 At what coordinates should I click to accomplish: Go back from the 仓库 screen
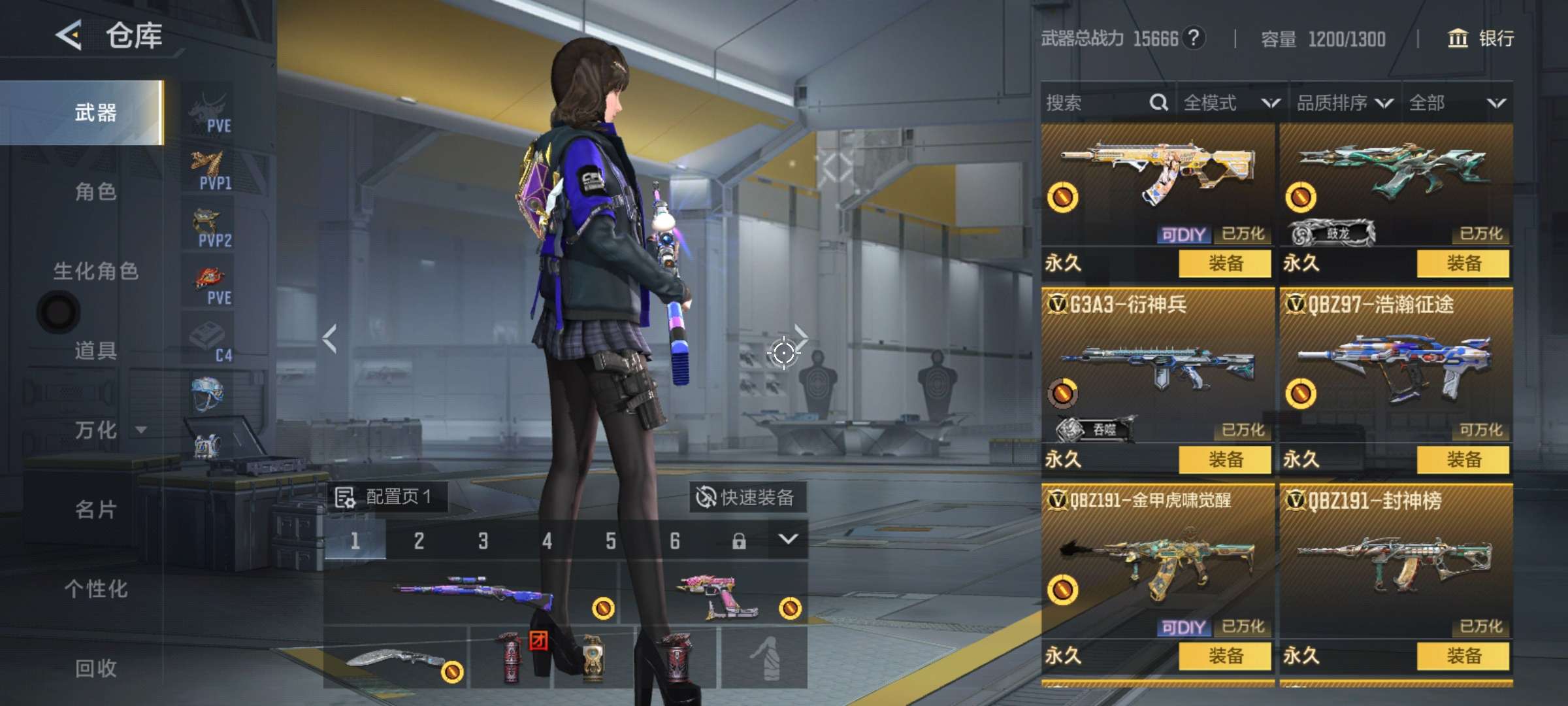[x=69, y=35]
